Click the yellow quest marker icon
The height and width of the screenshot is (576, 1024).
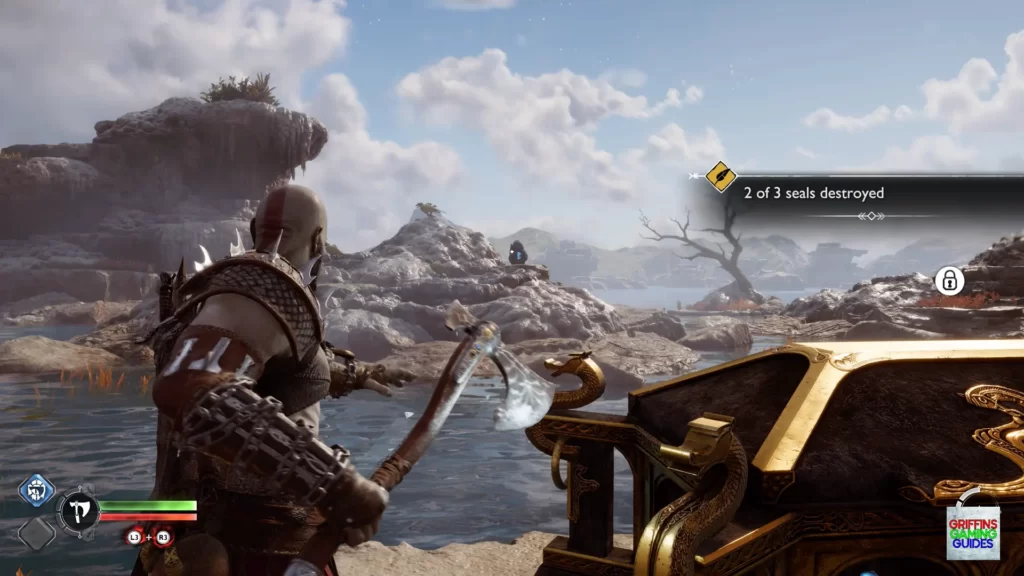[x=721, y=178]
